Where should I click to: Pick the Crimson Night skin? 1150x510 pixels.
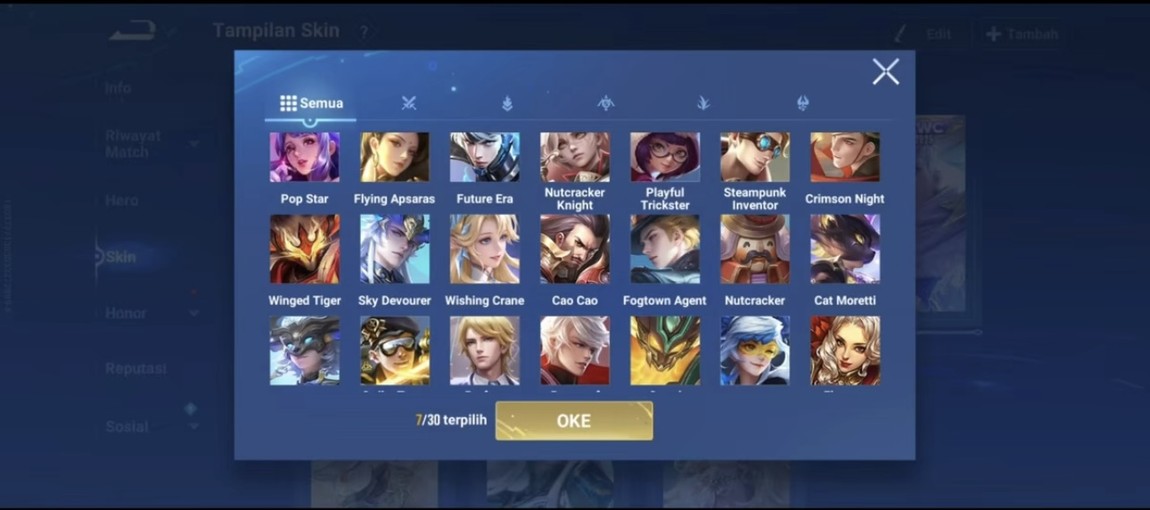(x=845, y=158)
